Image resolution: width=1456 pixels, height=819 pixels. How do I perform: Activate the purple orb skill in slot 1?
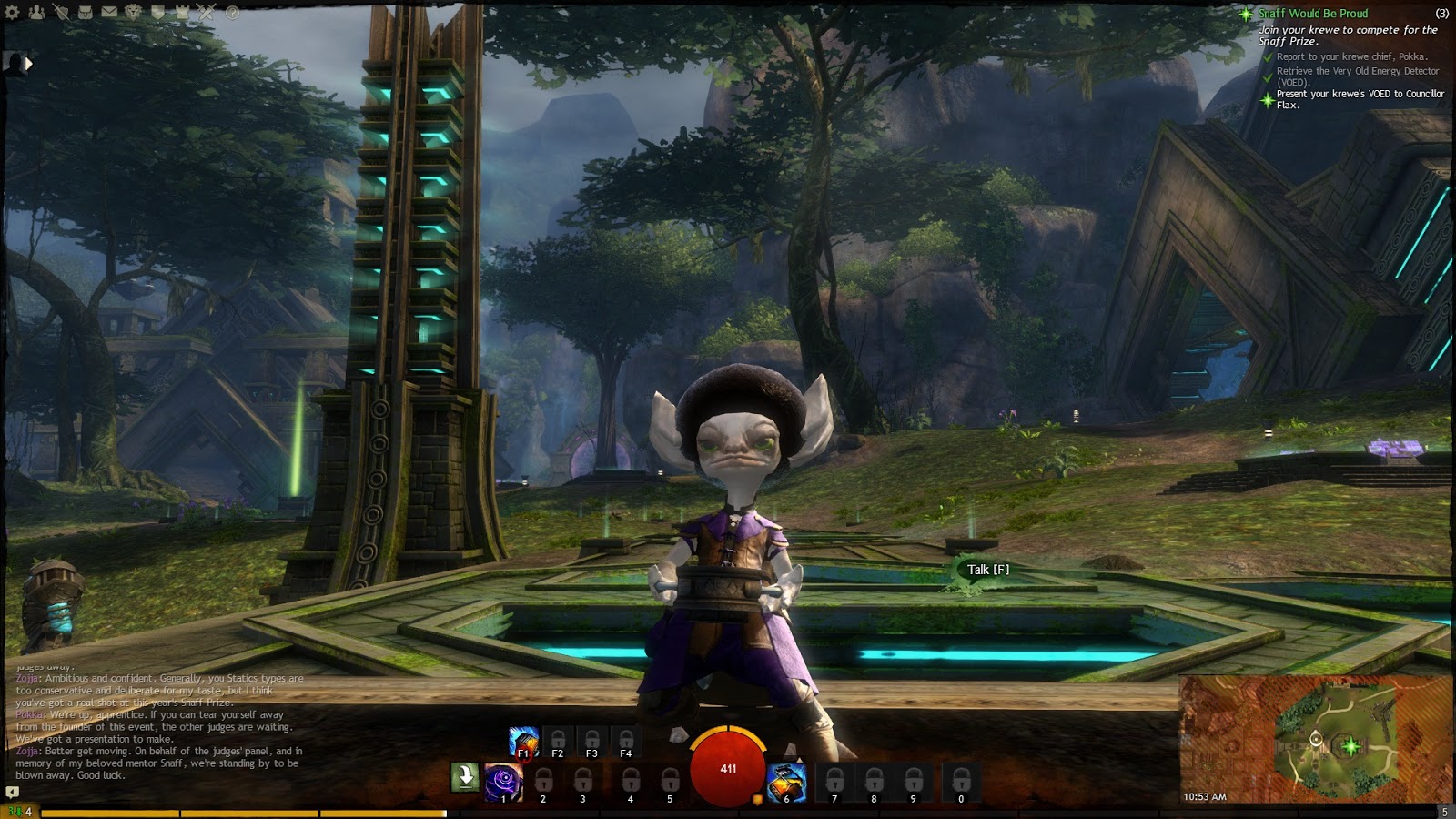(503, 782)
